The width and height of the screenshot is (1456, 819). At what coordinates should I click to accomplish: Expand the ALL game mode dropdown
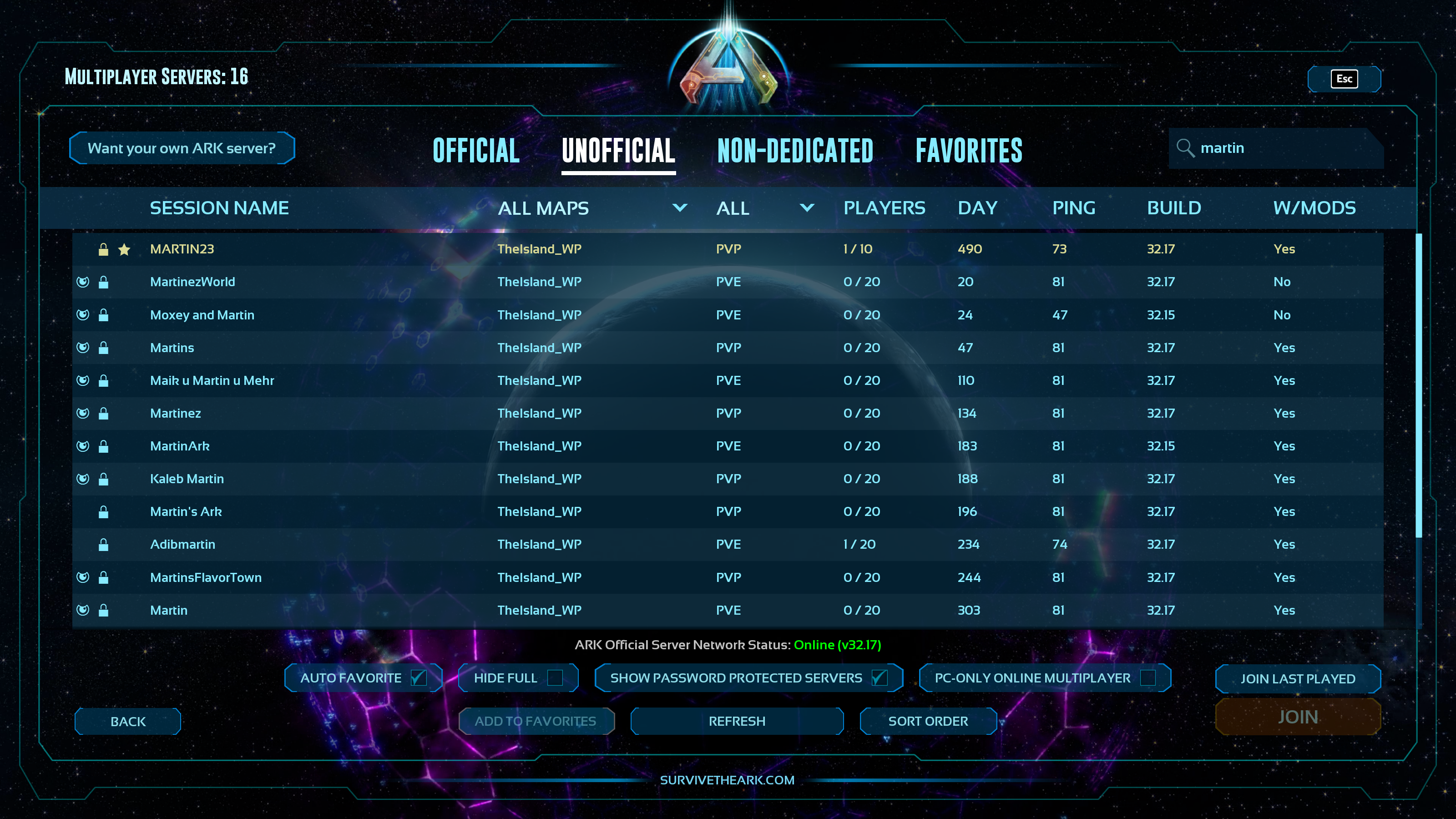point(765,208)
